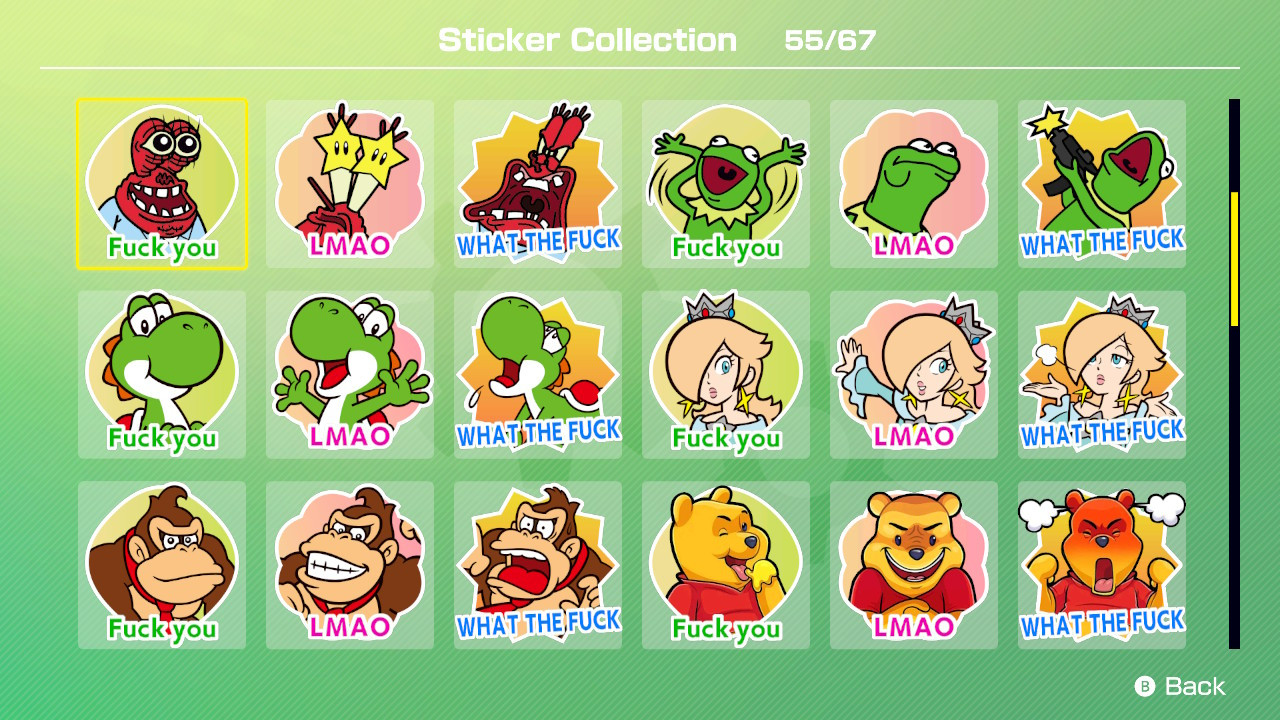Open the yelling Donkey Kong "WHAT THE FUCK" sticker
This screenshot has height=720, width=1280.
pyautogui.click(x=537, y=565)
